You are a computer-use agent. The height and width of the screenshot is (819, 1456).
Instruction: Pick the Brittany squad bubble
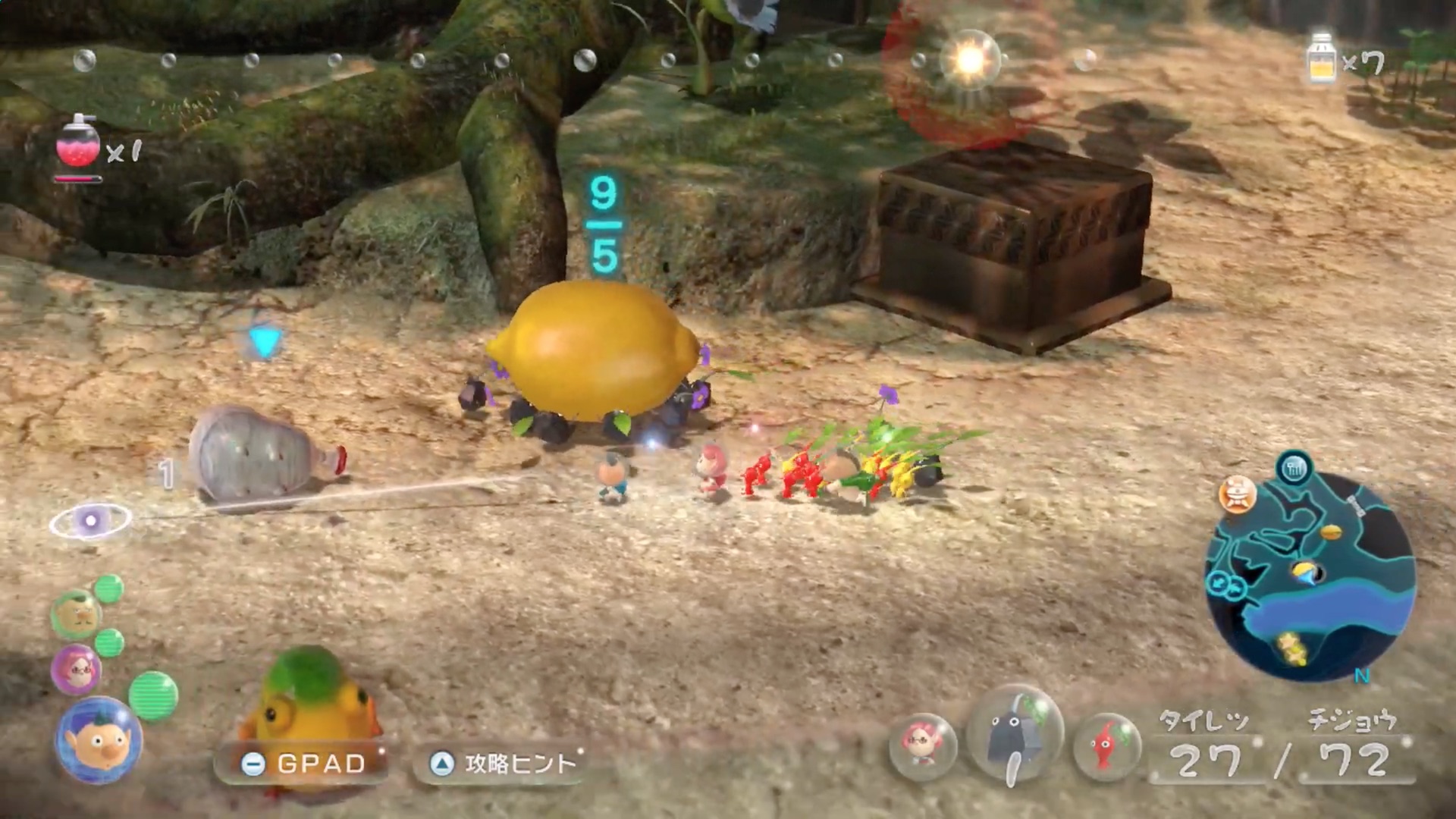click(x=922, y=746)
